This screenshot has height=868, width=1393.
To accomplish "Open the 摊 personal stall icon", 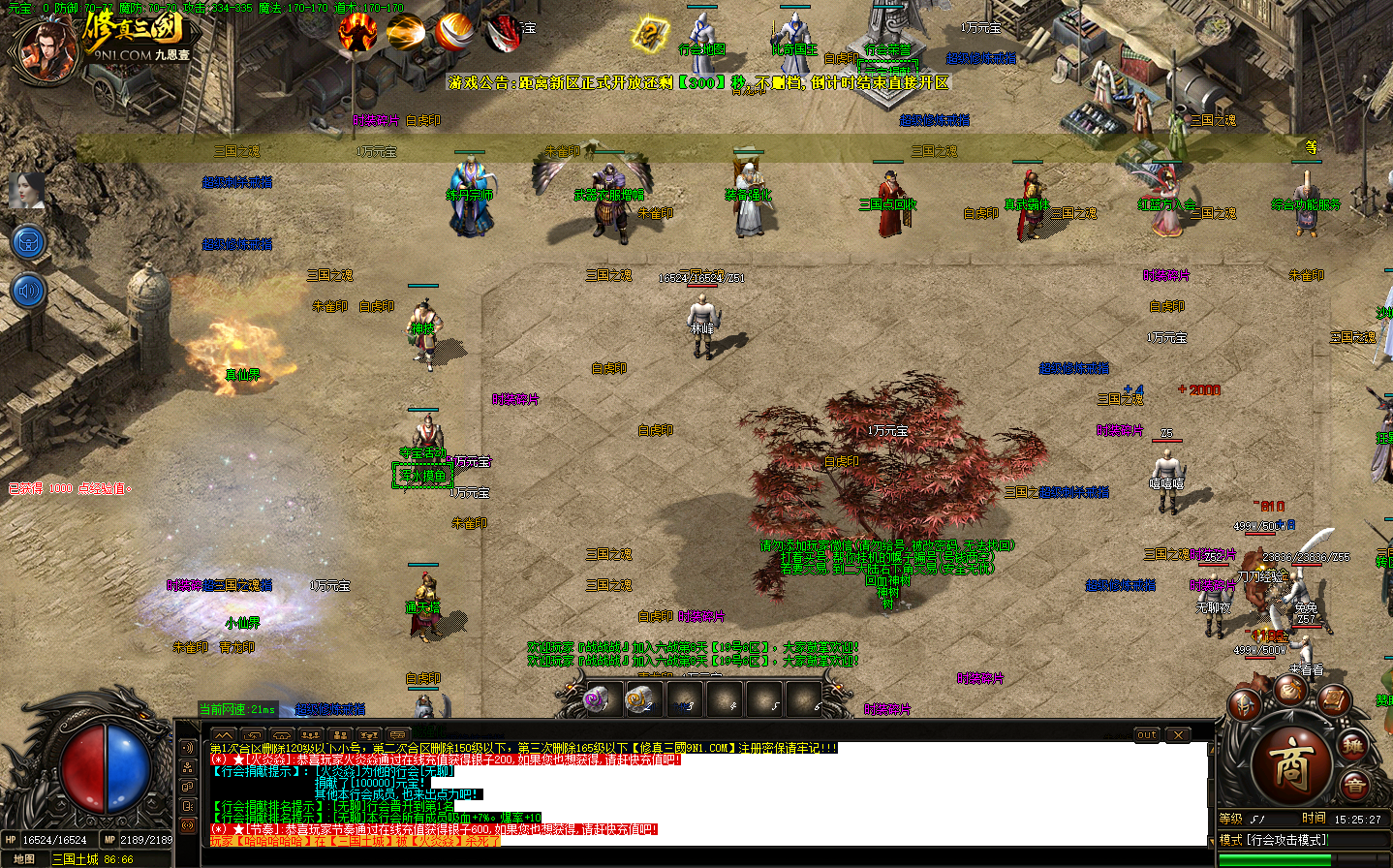I will (x=1354, y=747).
